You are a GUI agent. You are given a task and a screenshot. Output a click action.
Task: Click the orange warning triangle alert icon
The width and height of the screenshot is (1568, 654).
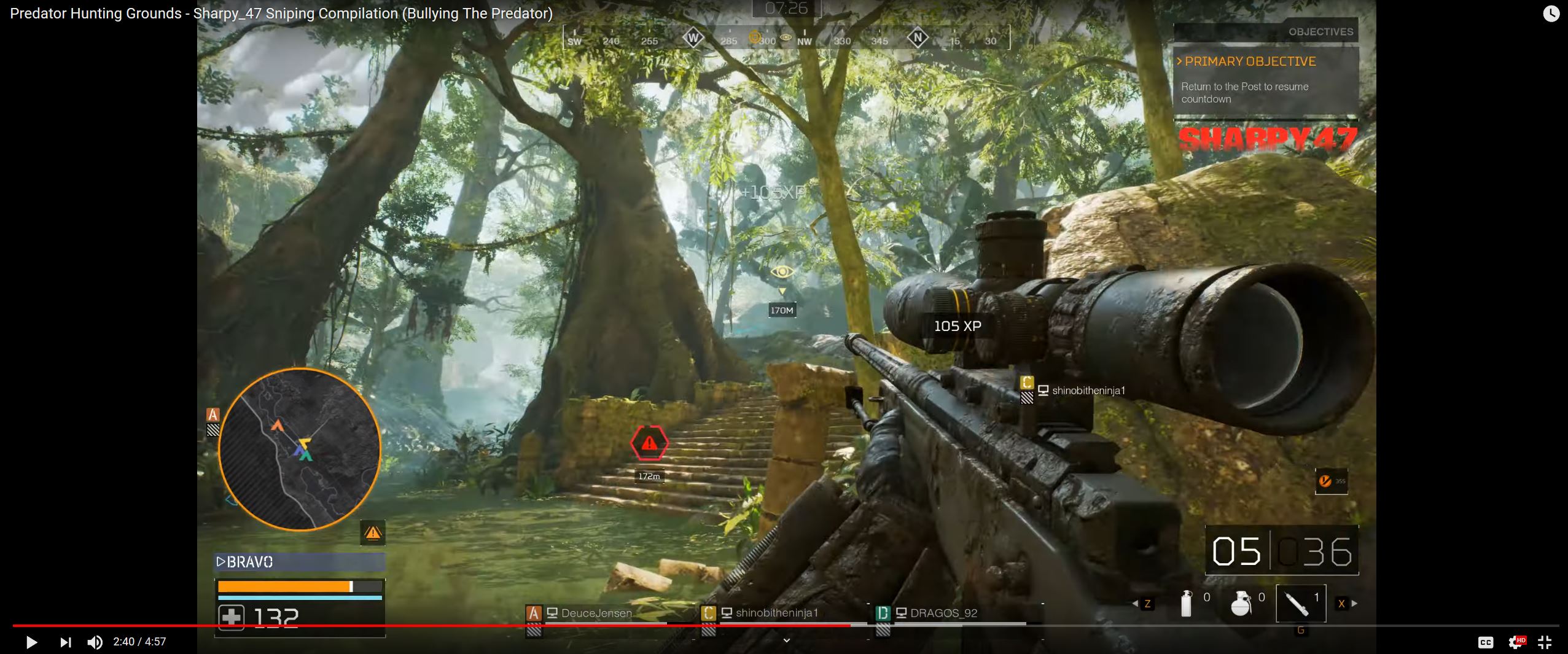point(373,532)
